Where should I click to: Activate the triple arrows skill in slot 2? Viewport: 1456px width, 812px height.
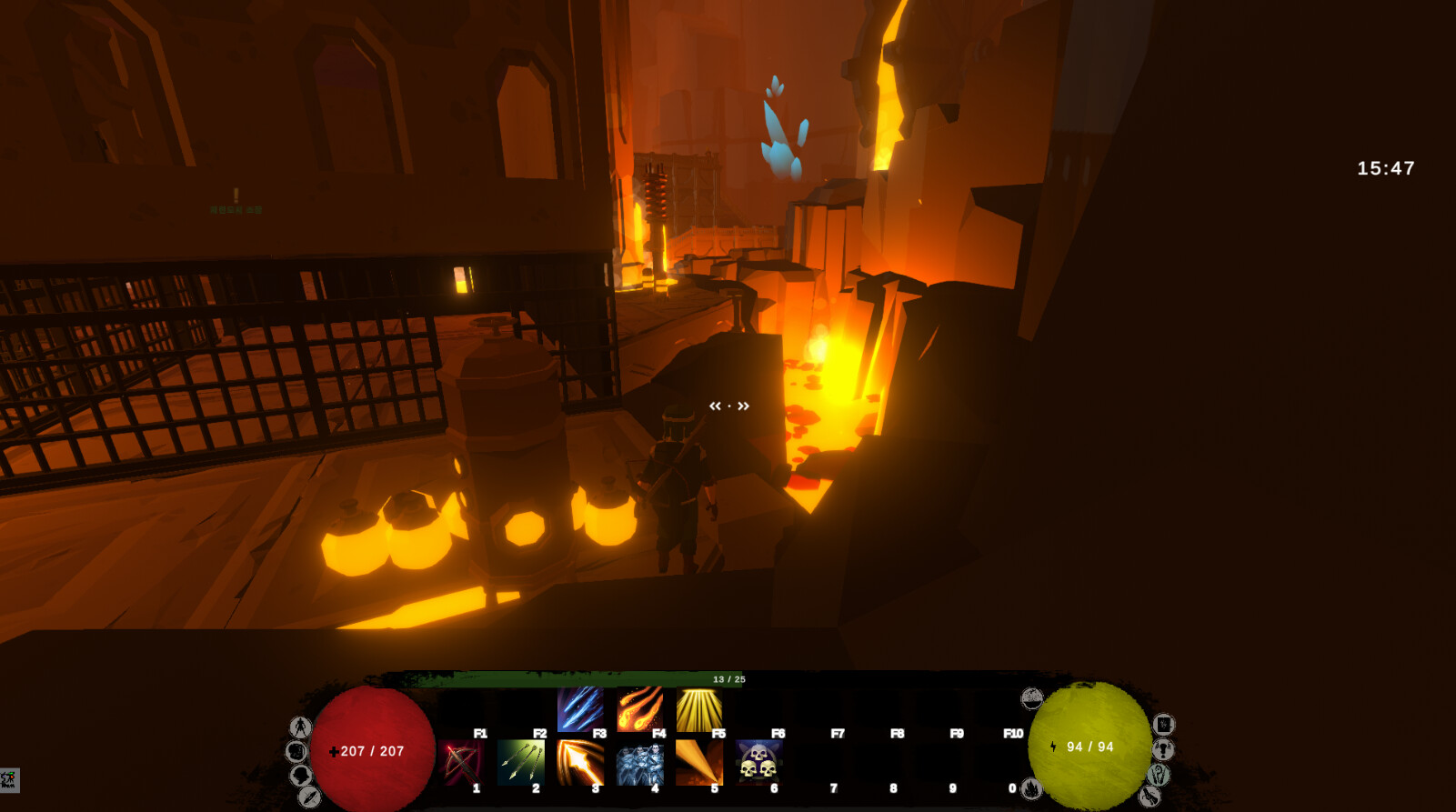[520, 764]
